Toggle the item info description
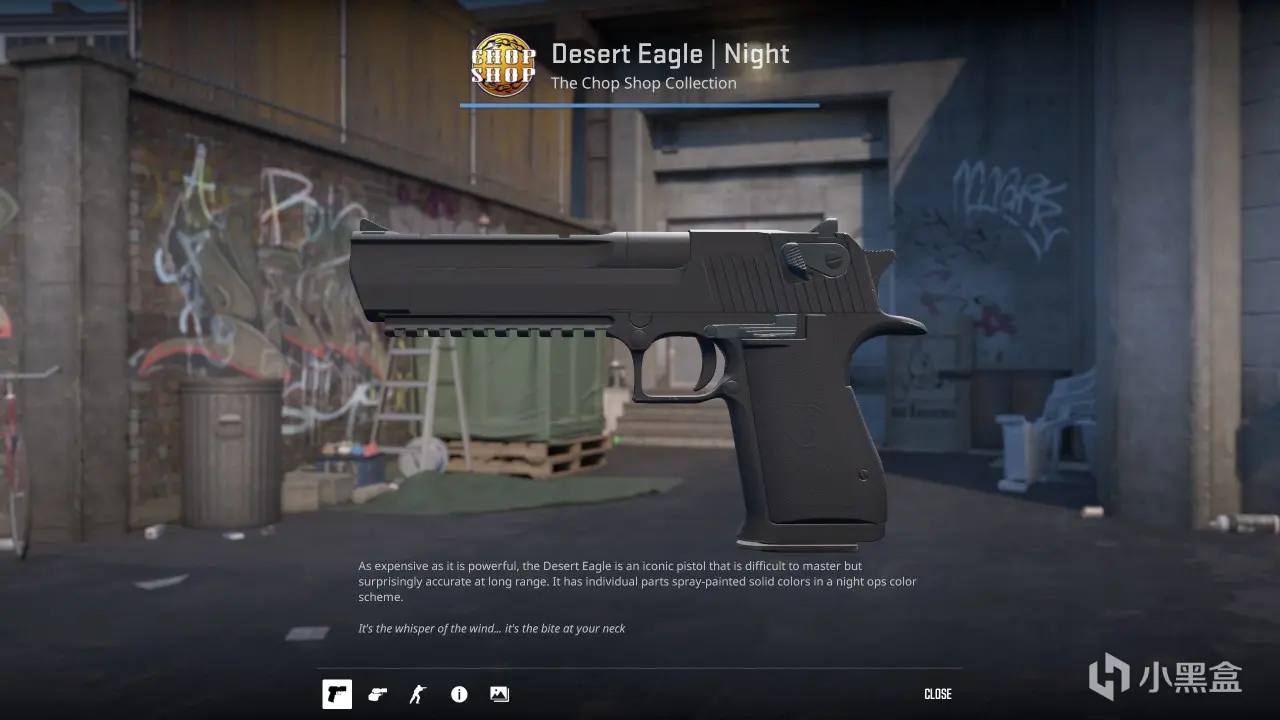1280x720 pixels. pyautogui.click(x=459, y=694)
